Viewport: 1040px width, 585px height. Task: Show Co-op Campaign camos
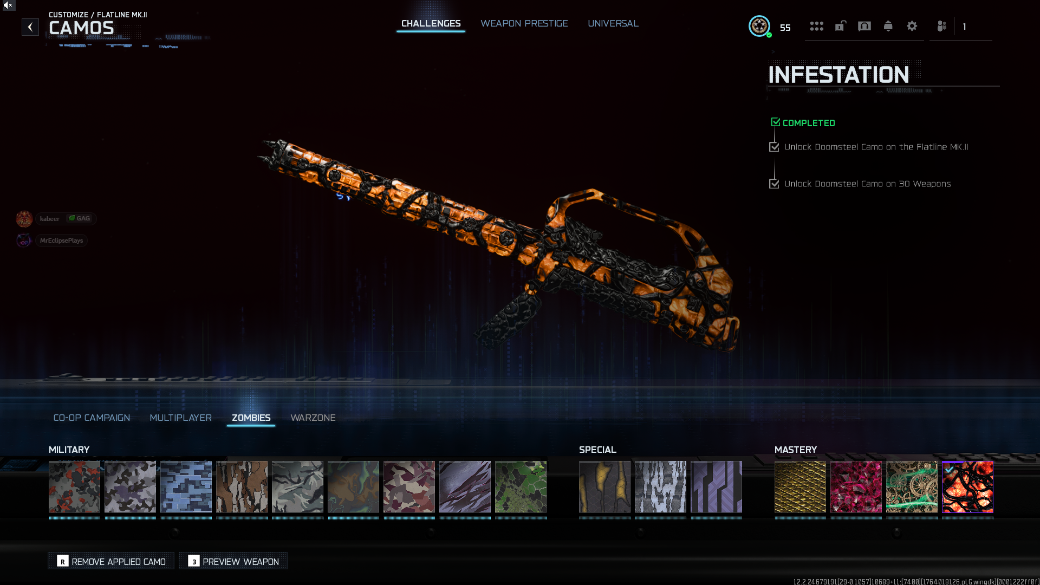tap(92, 417)
